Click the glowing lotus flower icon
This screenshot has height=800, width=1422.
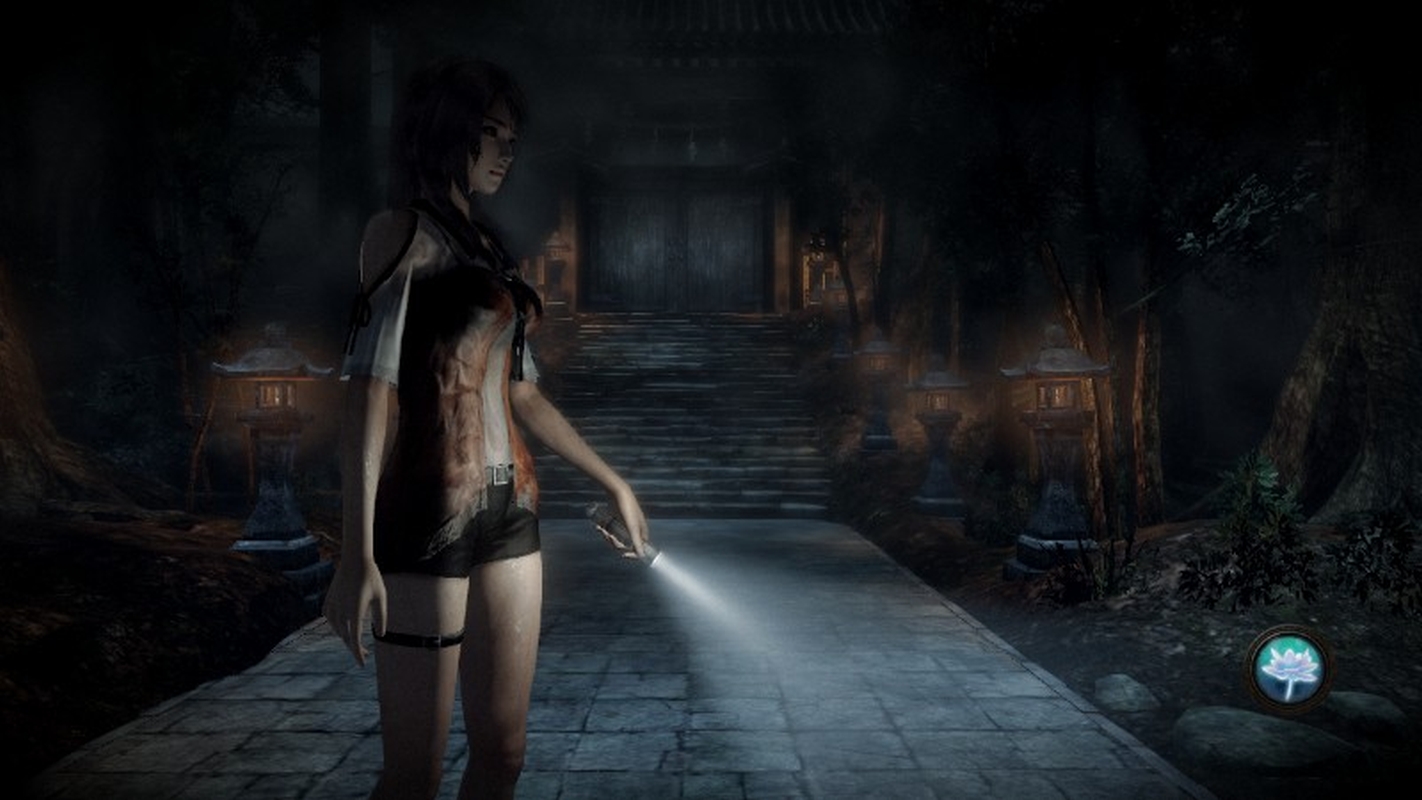tap(1289, 667)
